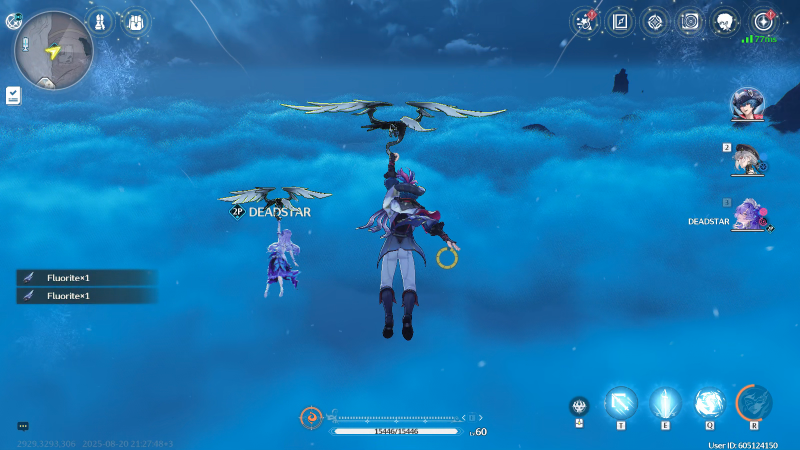Open the compass guidebook icon
Screen dimensions: 800x450
click(x=620, y=21)
